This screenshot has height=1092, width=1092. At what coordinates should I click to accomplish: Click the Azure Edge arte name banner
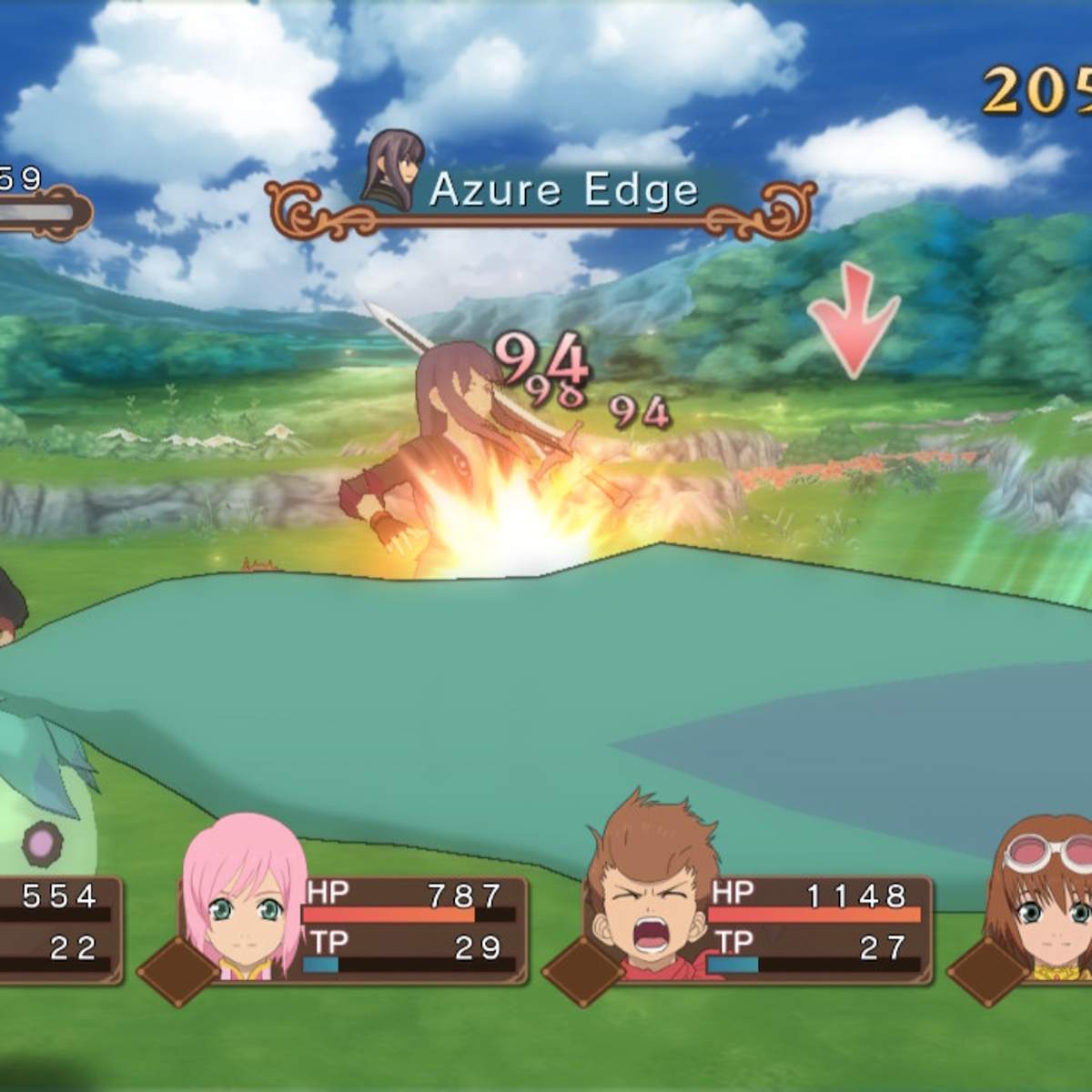pyautogui.click(x=563, y=192)
